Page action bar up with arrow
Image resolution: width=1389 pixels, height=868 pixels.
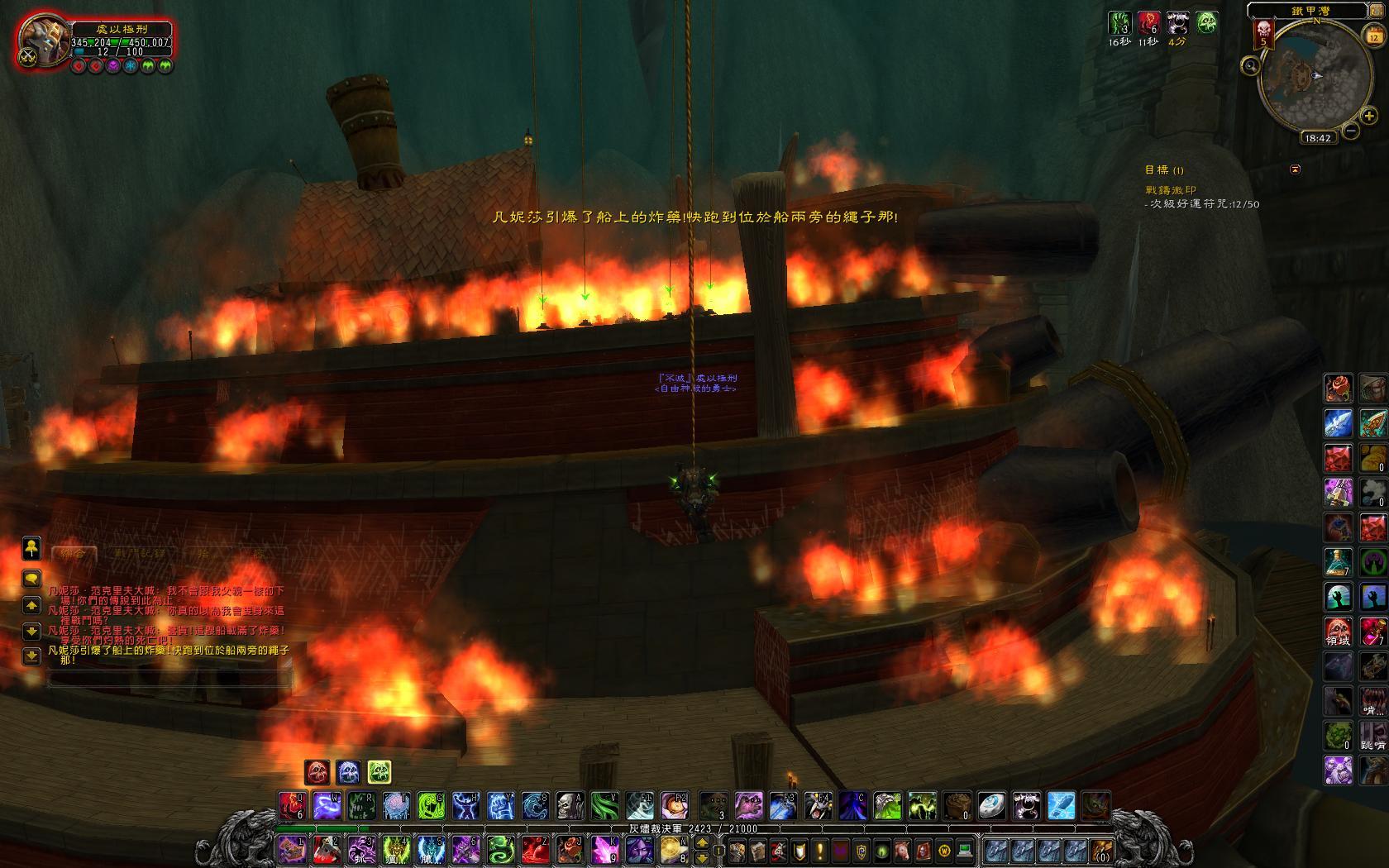tap(702, 842)
